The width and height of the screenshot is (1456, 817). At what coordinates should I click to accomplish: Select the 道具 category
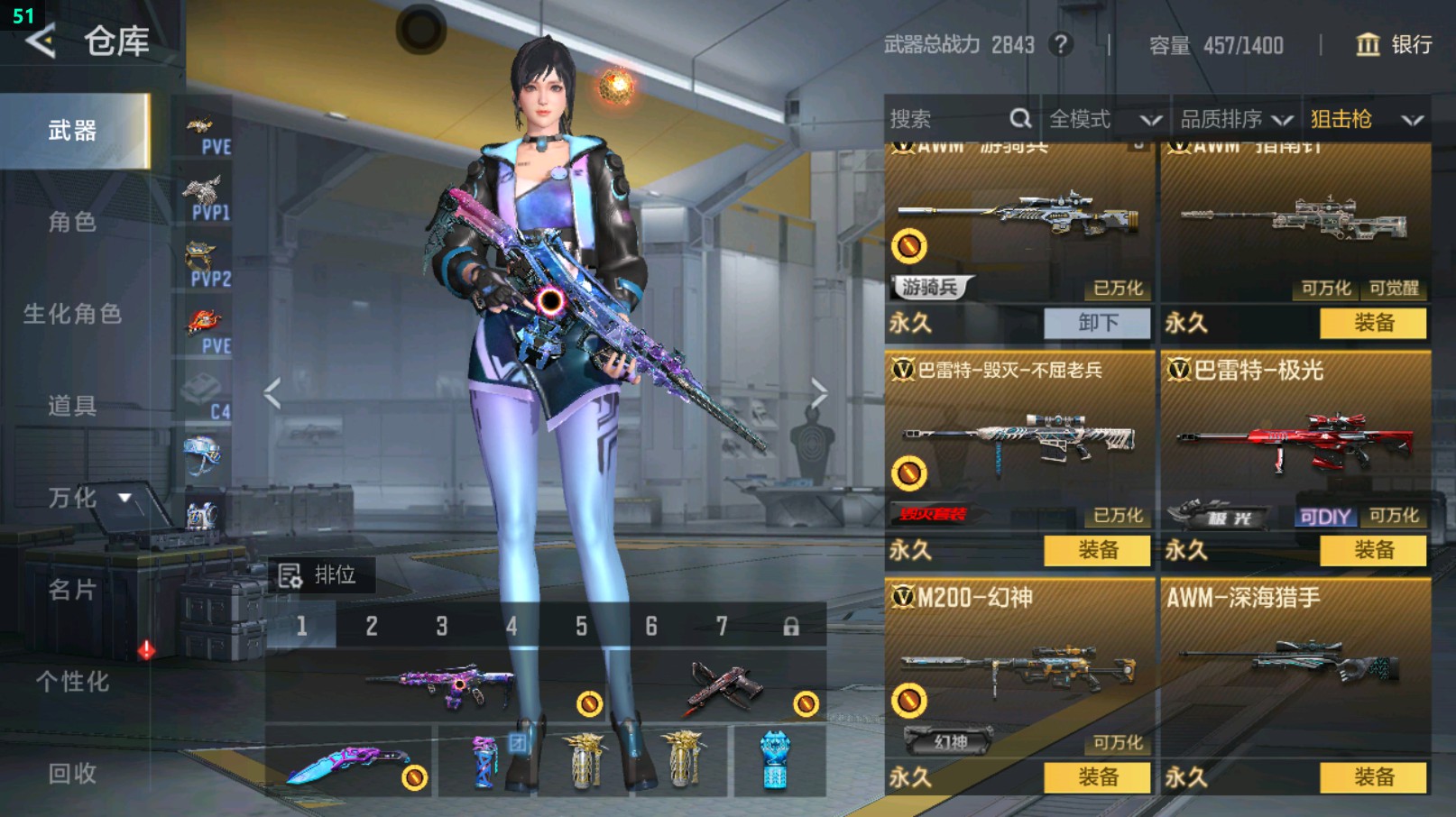click(72, 406)
